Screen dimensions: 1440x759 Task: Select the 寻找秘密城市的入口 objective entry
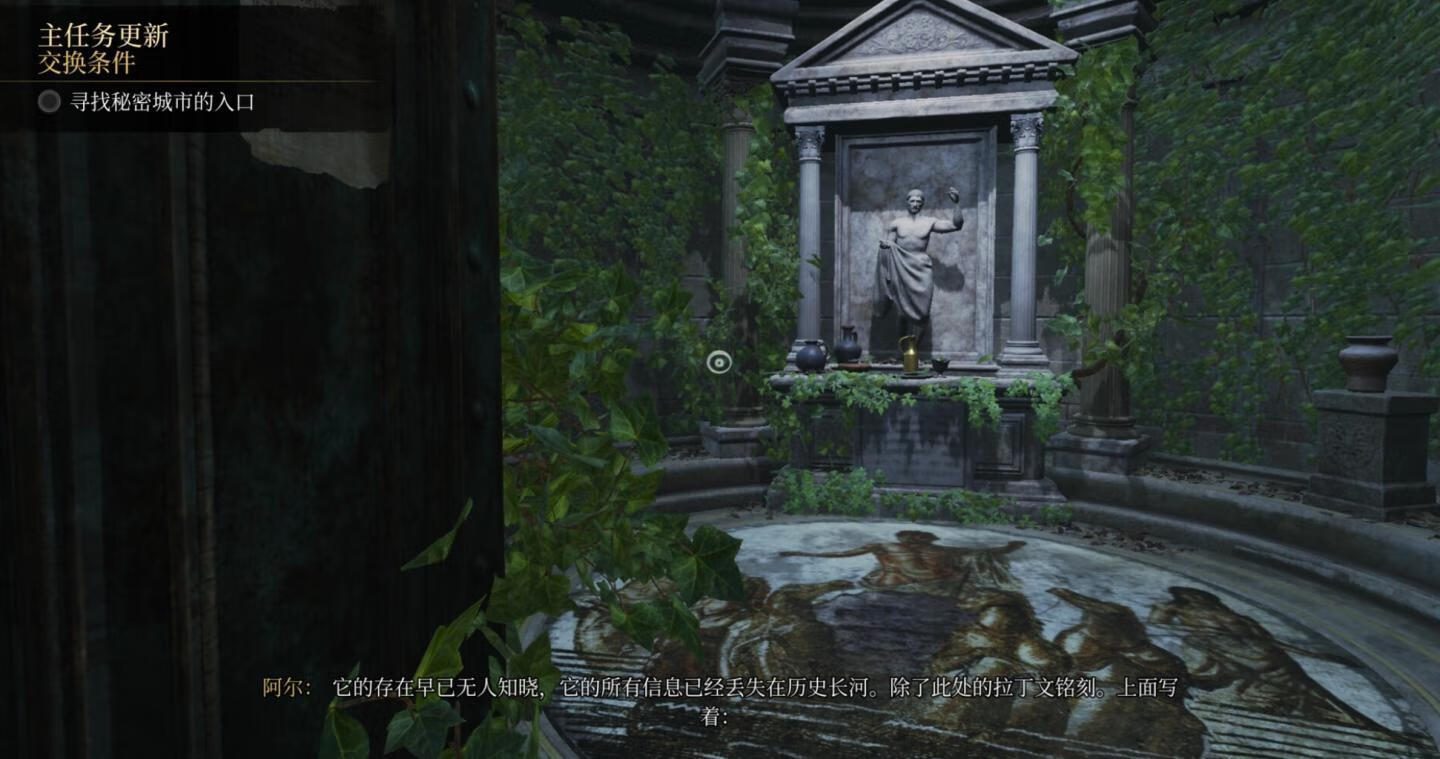[162, 102]
